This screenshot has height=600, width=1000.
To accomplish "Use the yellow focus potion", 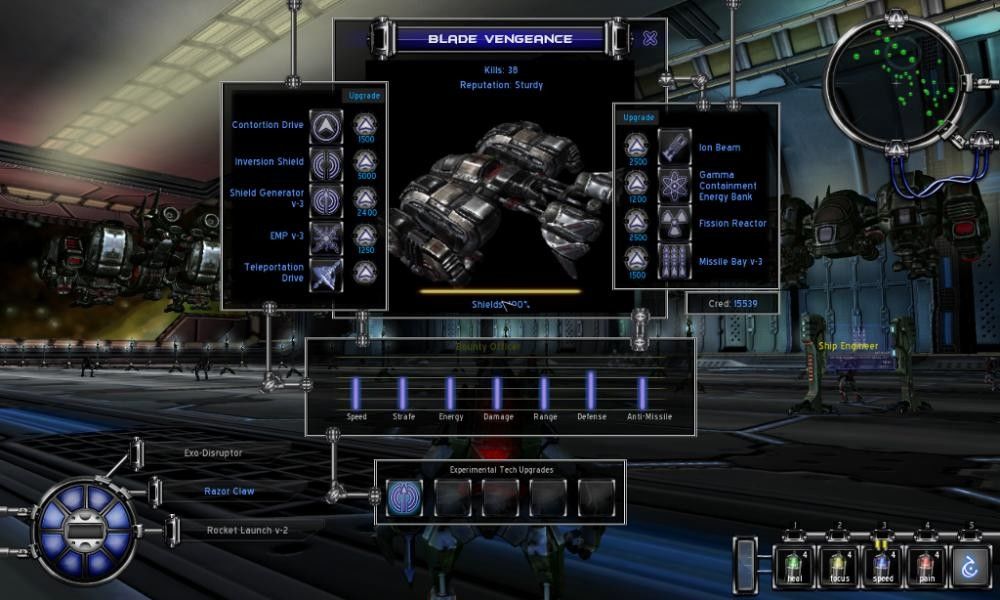I will tap(838, 564).
